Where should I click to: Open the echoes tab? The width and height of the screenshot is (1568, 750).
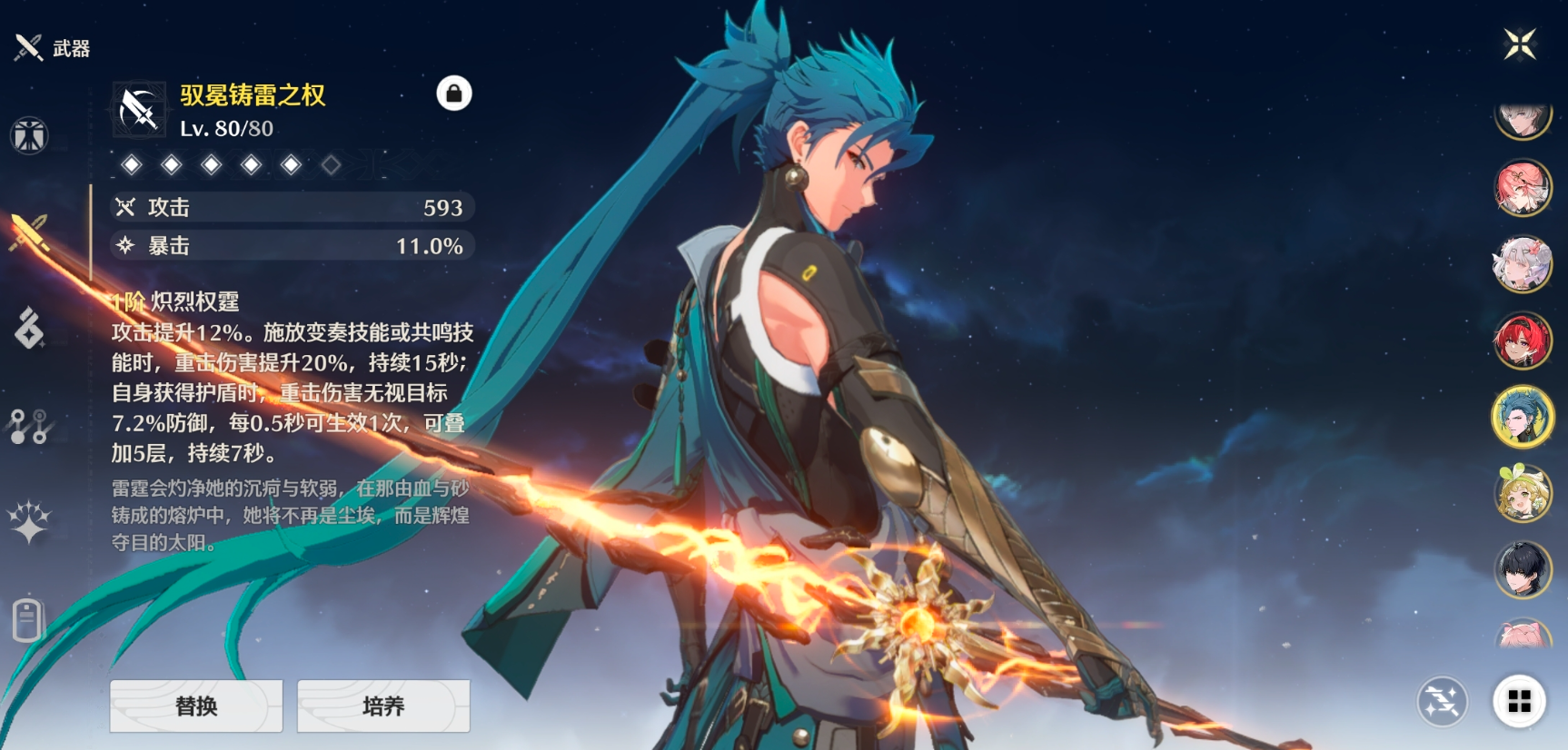29,328
